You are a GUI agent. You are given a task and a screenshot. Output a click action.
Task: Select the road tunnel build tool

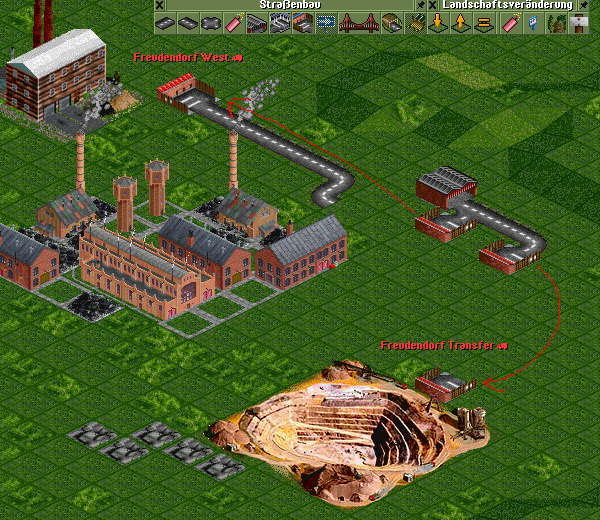point(390,22)
